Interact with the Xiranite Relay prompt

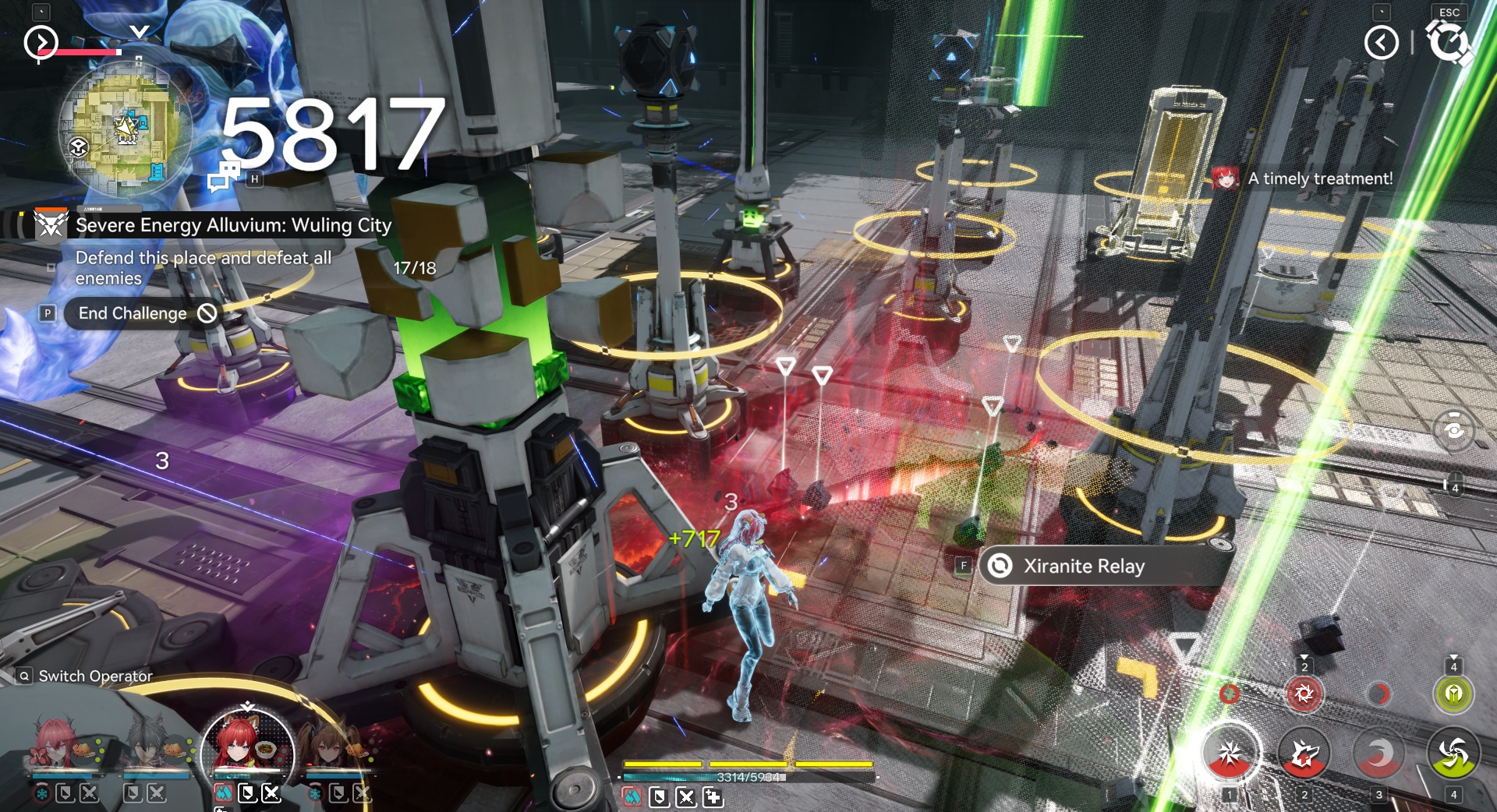coord(1084,567)
